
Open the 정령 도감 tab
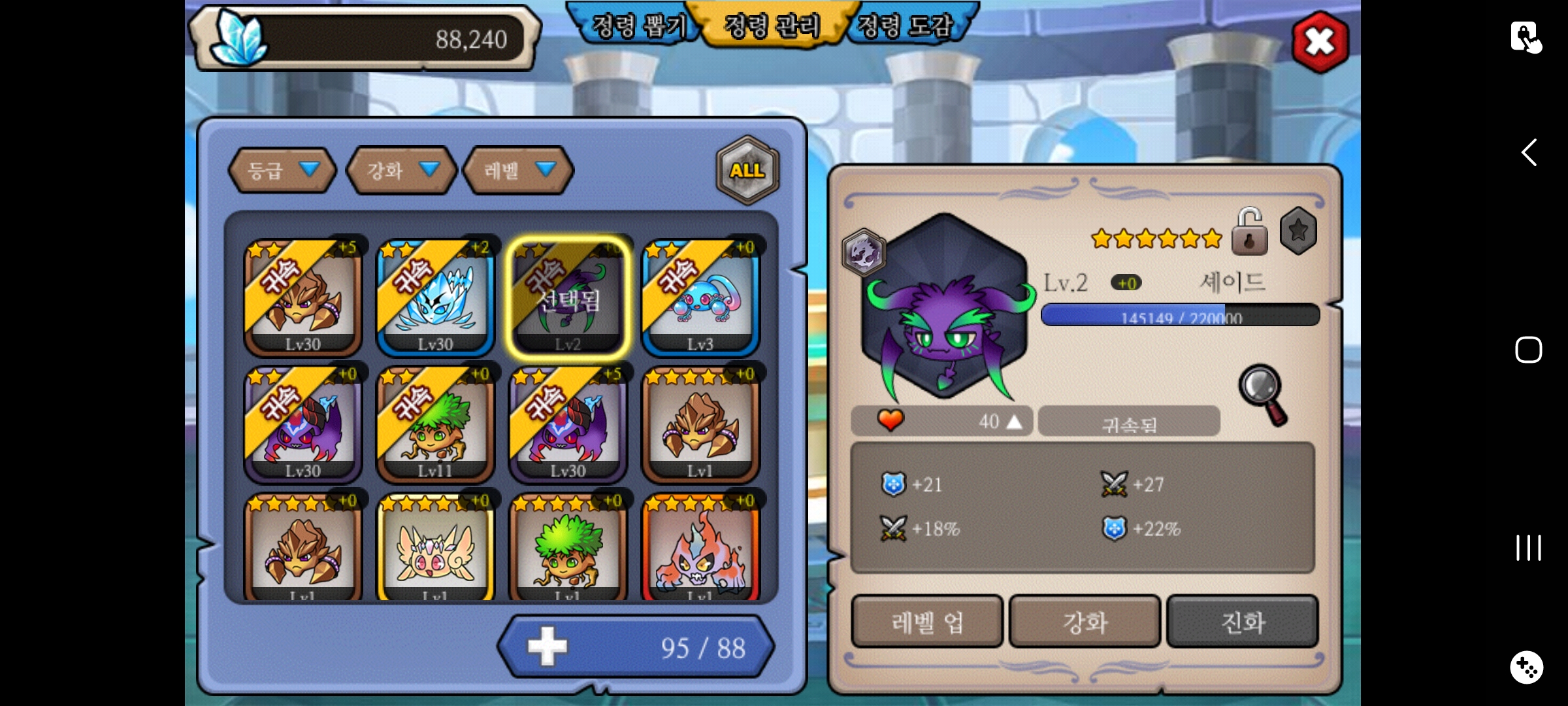[x=906, y=26]
